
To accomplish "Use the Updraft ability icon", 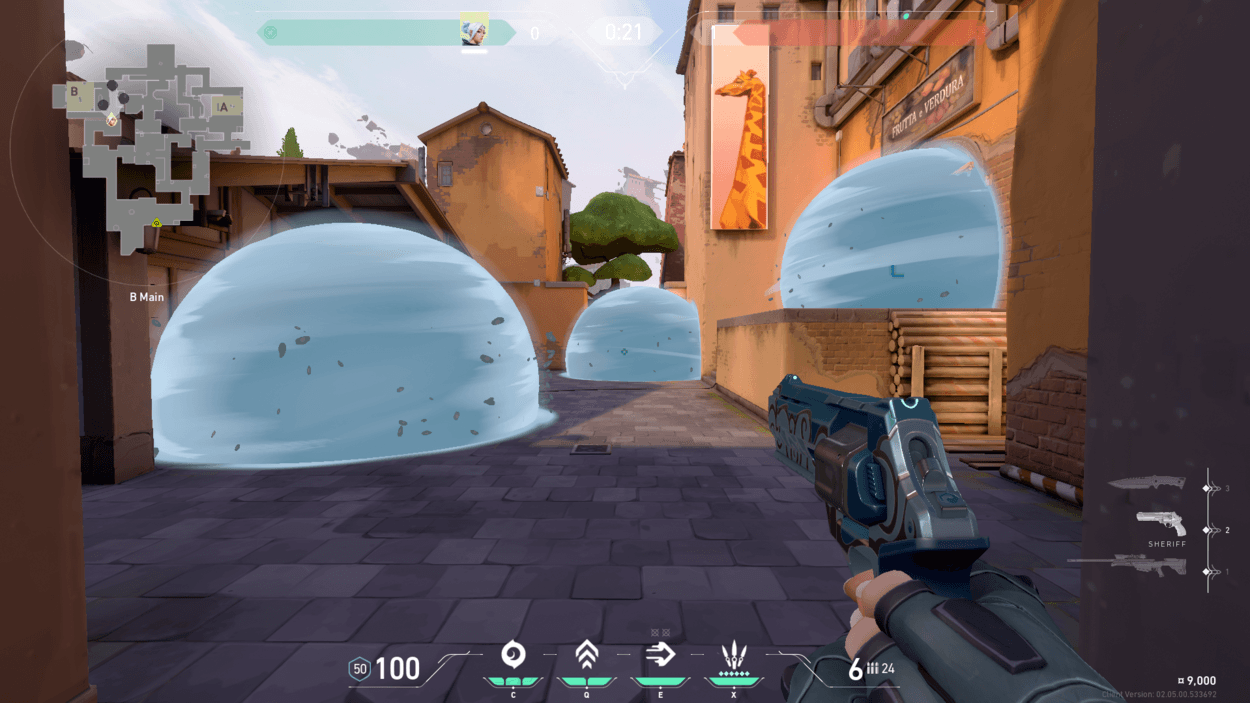I will point(586,656).
